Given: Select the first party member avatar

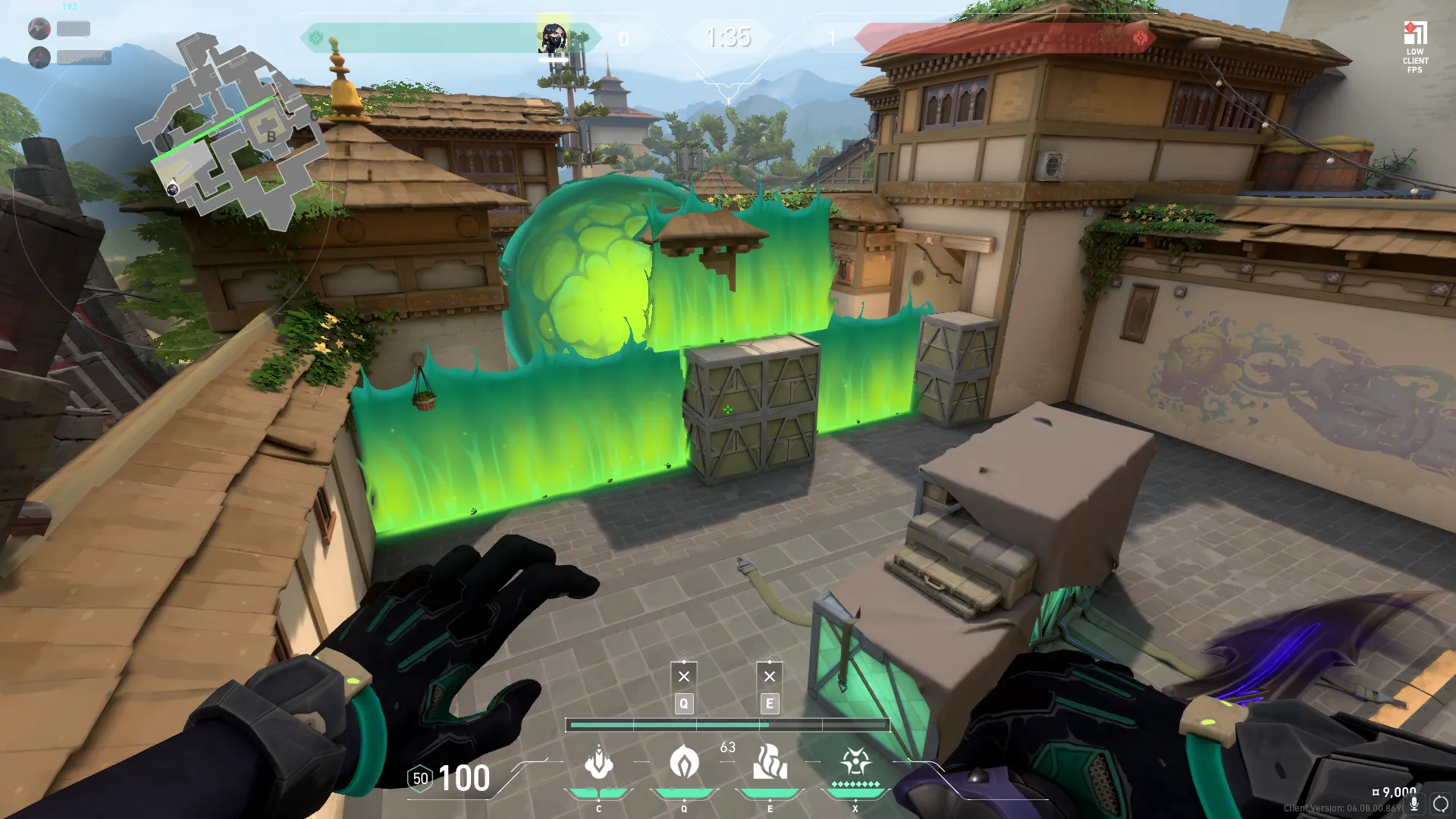Looking at the screenshot, I should click(x=39, y=29).
